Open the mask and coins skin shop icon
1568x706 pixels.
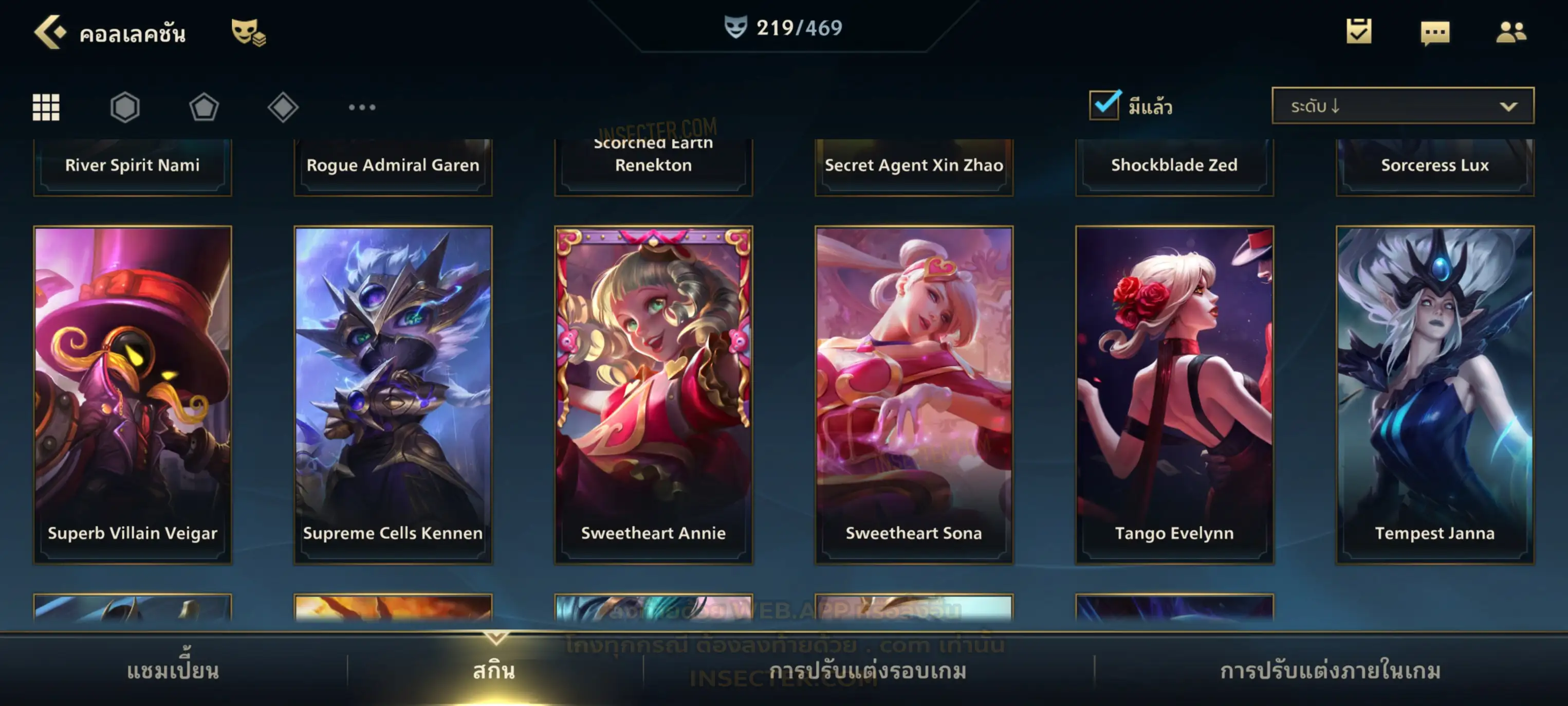click(248, 33)
